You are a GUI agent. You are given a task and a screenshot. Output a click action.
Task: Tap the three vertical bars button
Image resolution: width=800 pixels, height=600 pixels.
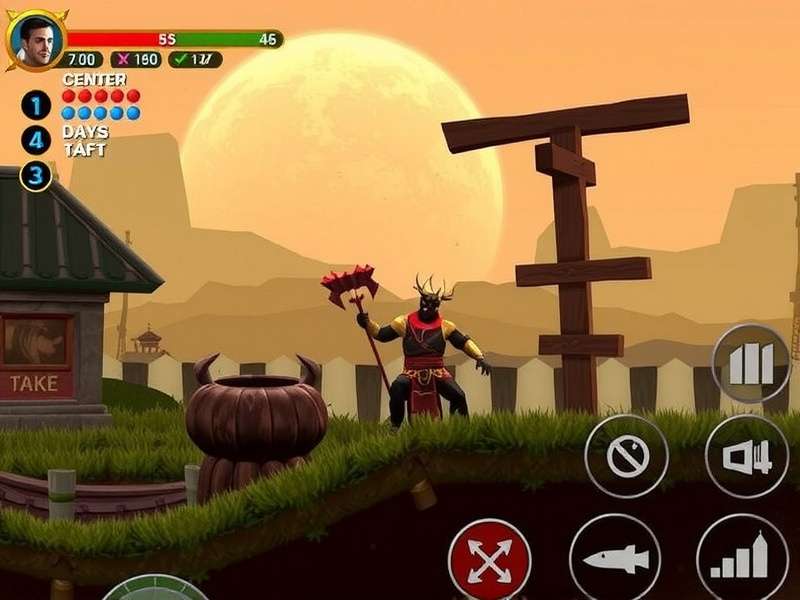pyautogui.click(x=751, y=364)
